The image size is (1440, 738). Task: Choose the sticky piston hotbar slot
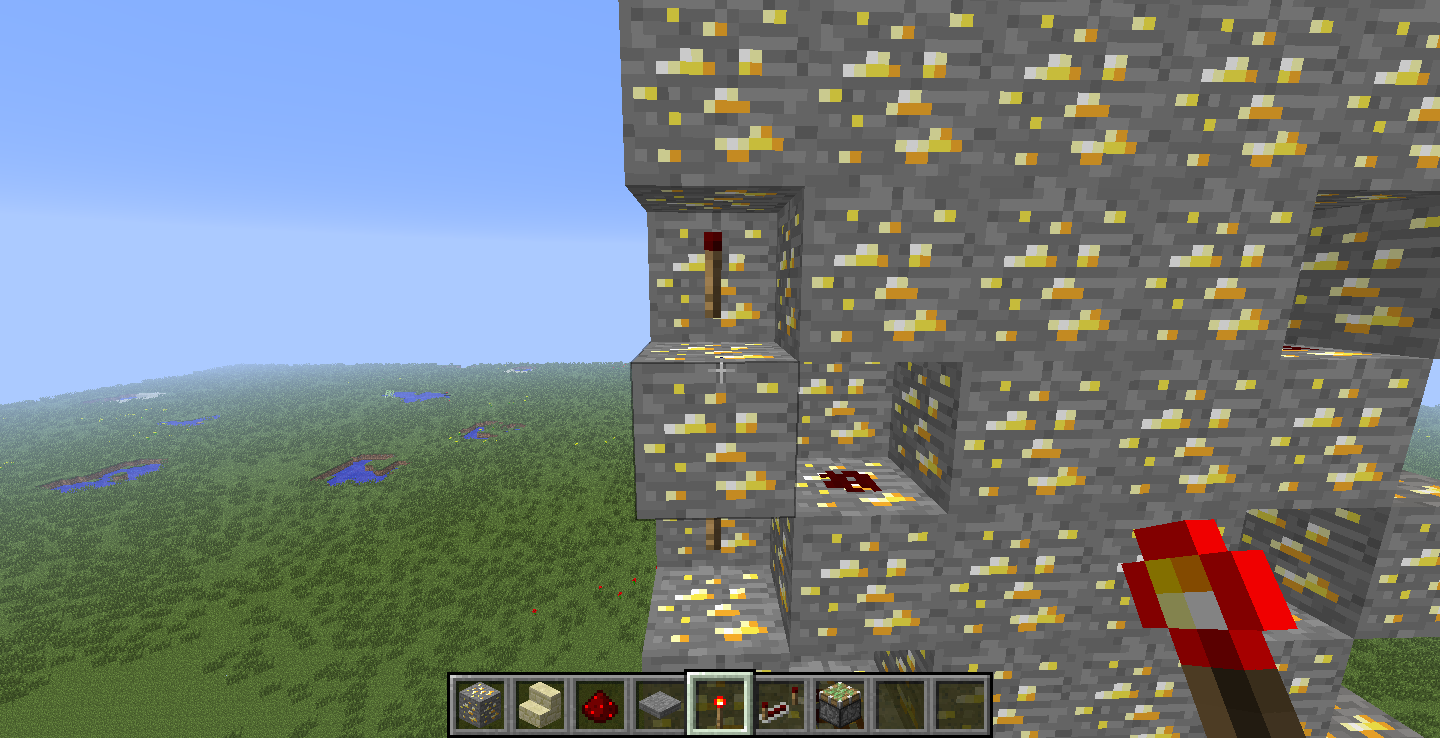pos(839,704)
